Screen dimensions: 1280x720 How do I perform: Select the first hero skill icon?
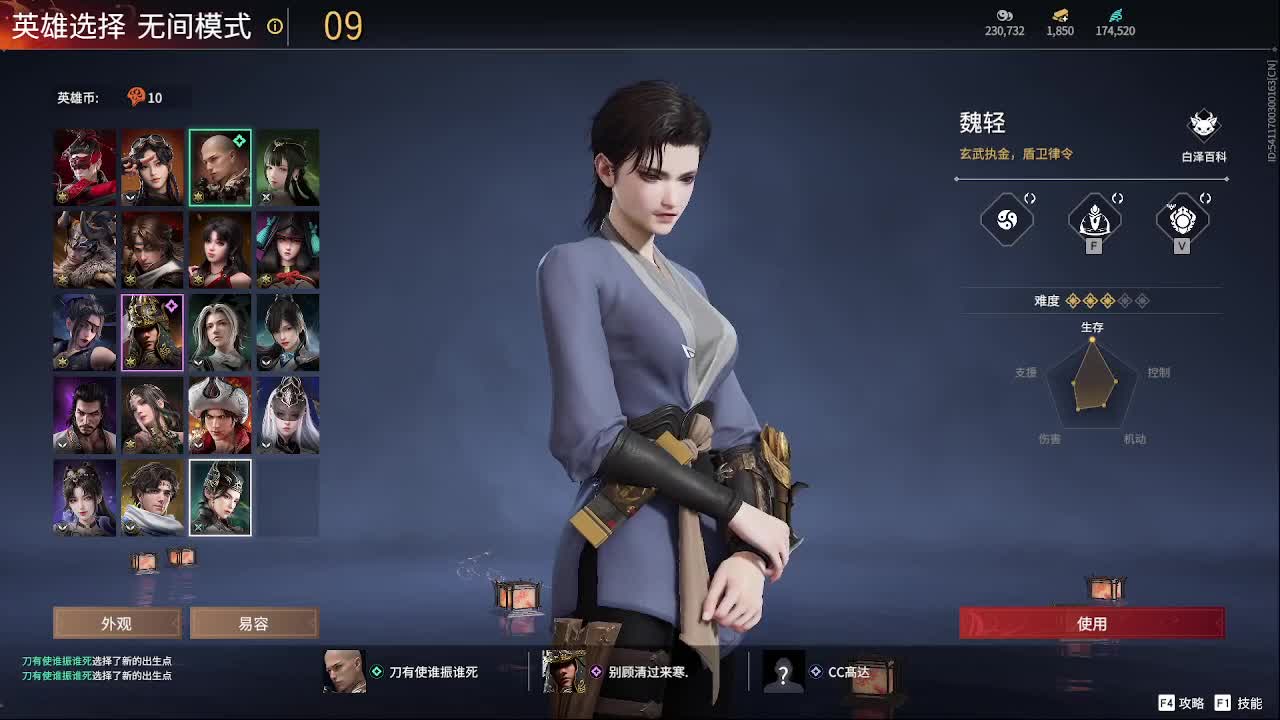click(1006, 220)
